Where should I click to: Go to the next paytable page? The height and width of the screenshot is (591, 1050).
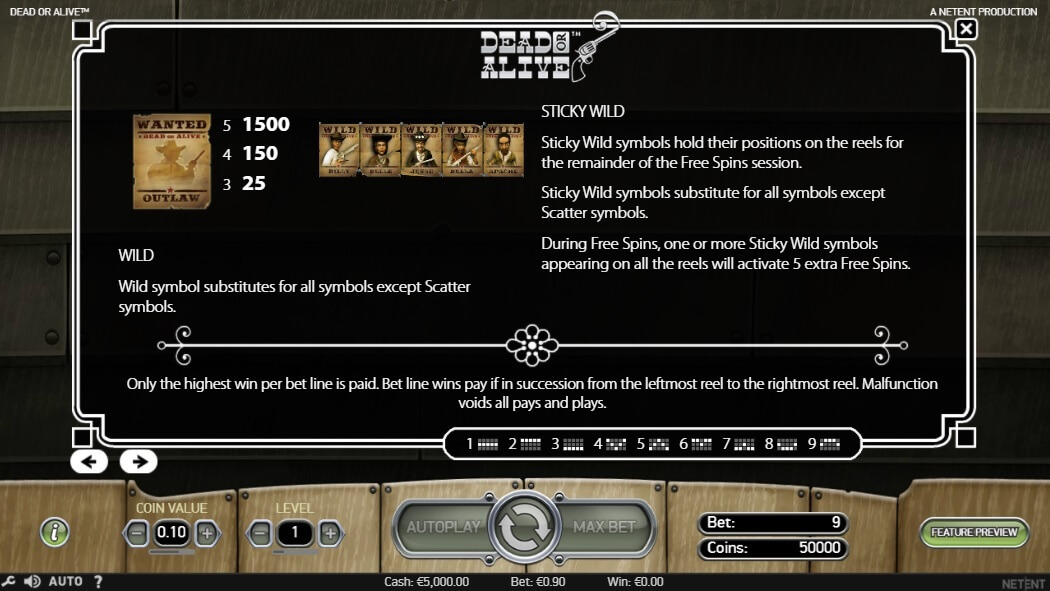click(x=138, y=461)
